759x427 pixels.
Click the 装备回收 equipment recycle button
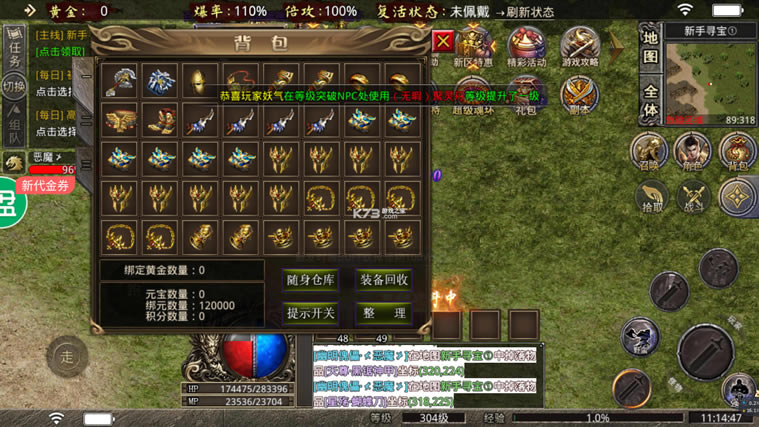[x=384, y=280]
